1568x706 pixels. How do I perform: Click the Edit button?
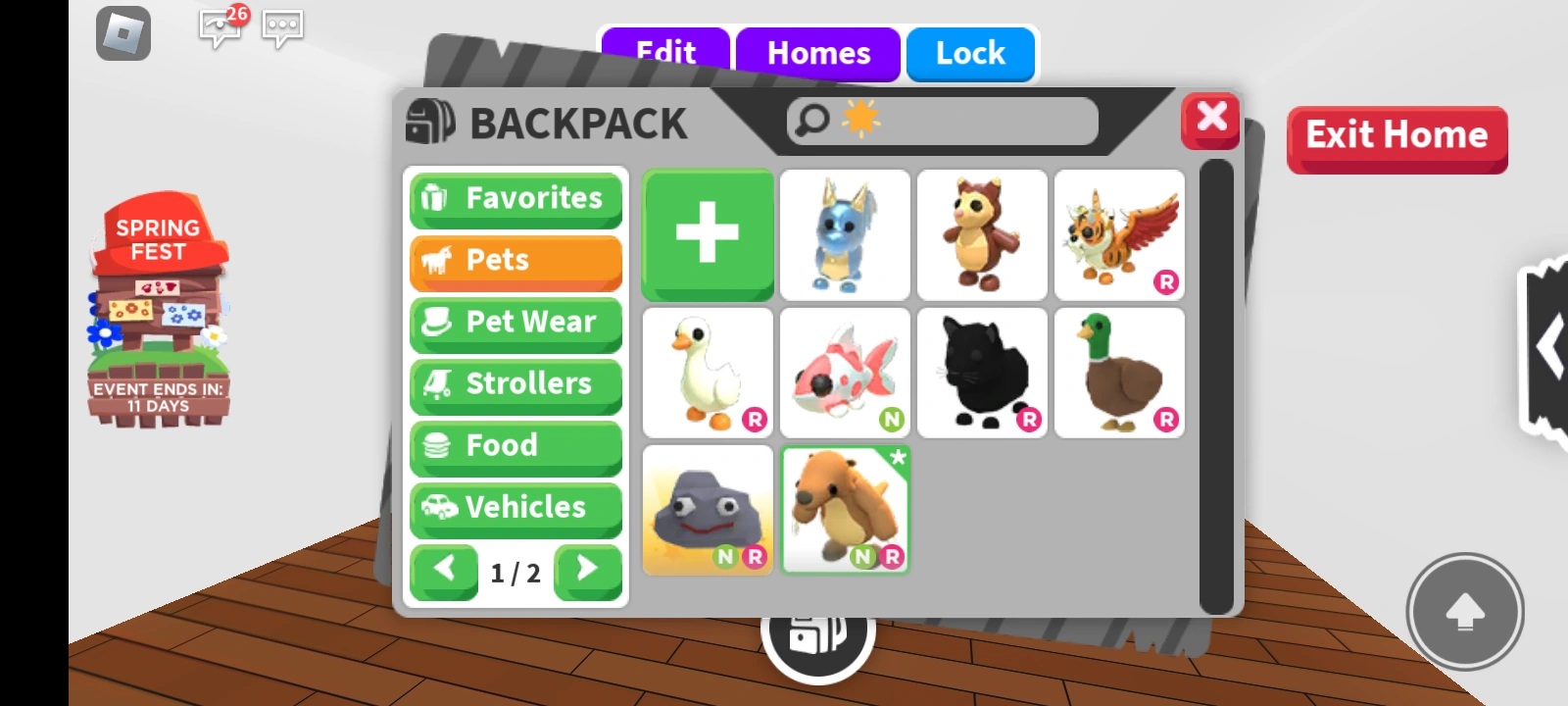[666, 53]
